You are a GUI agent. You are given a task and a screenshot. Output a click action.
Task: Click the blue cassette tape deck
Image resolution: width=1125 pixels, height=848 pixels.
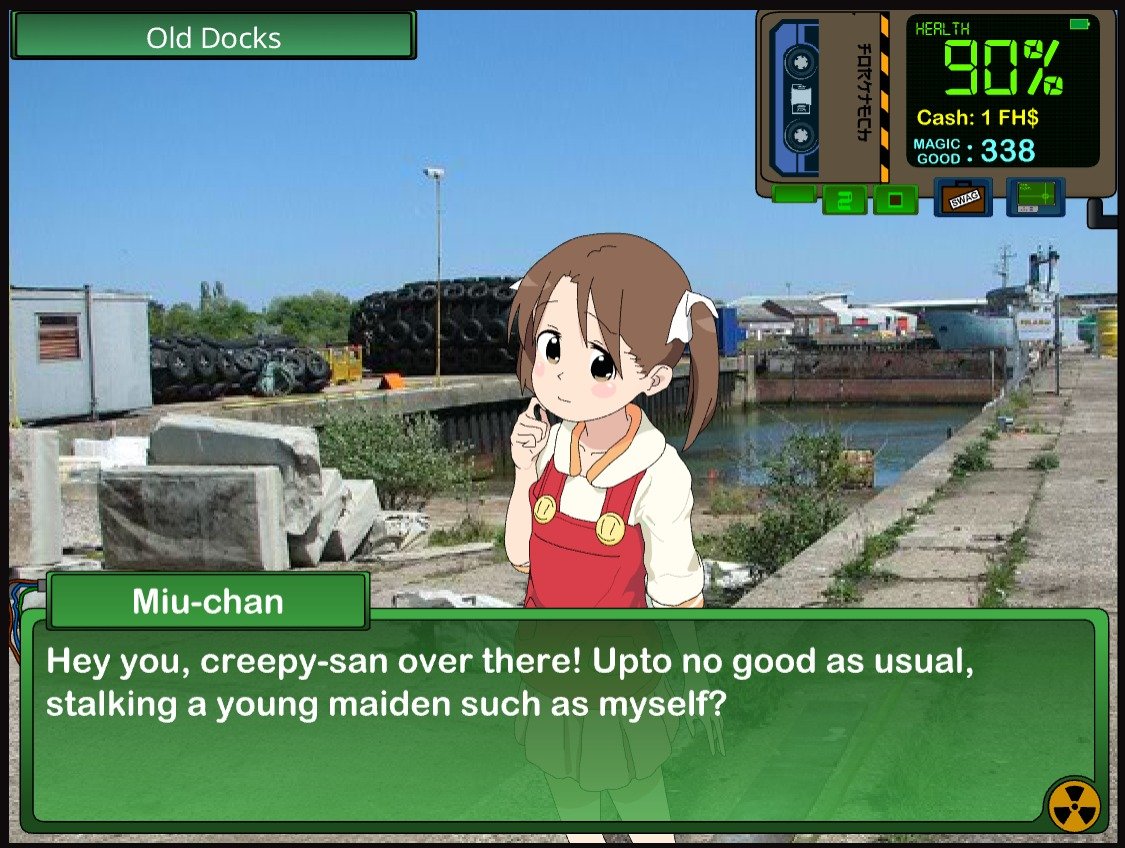[x=798, y=98]
